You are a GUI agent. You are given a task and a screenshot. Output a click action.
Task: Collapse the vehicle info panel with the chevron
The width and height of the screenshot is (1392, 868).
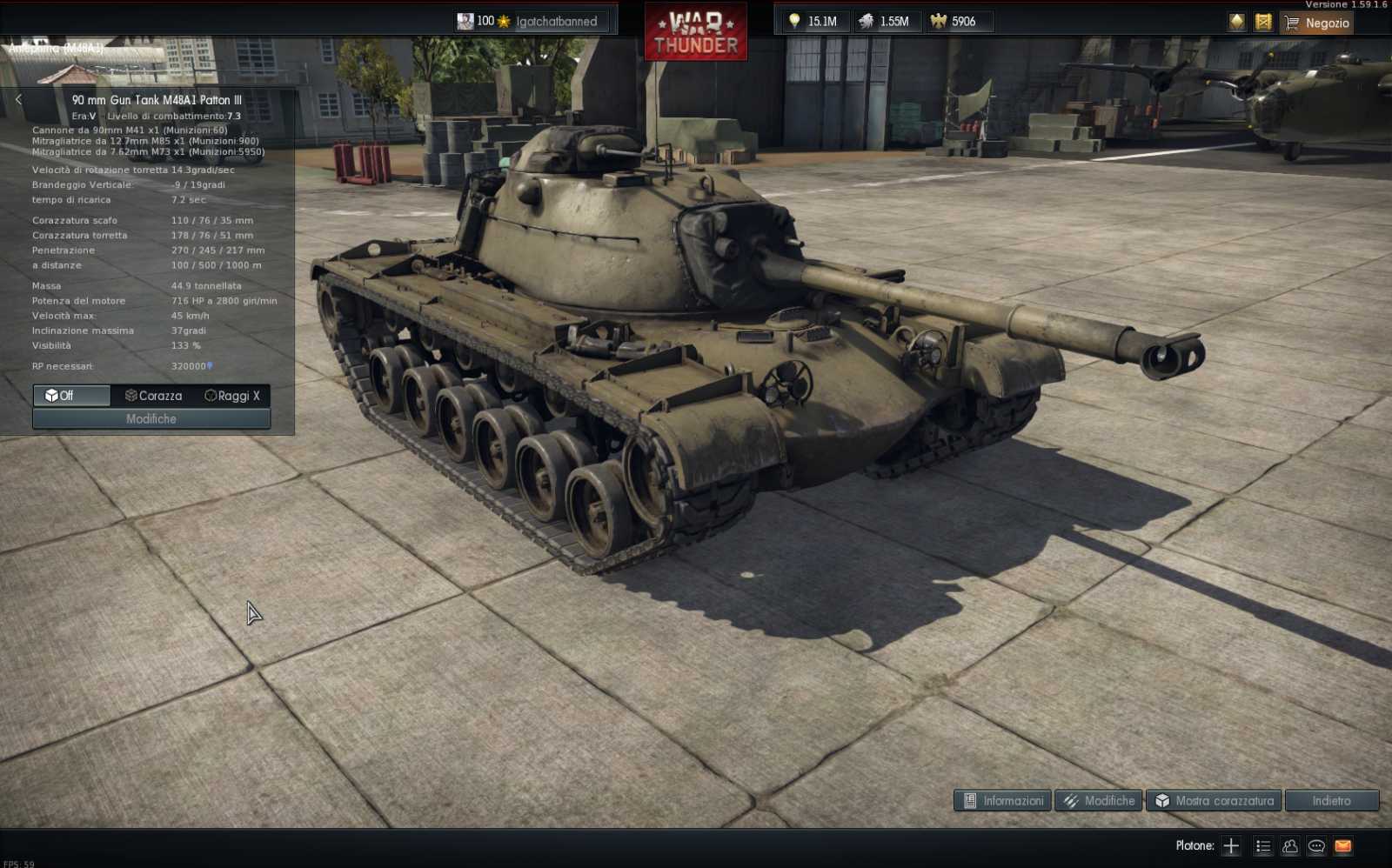tap(17, 99)
